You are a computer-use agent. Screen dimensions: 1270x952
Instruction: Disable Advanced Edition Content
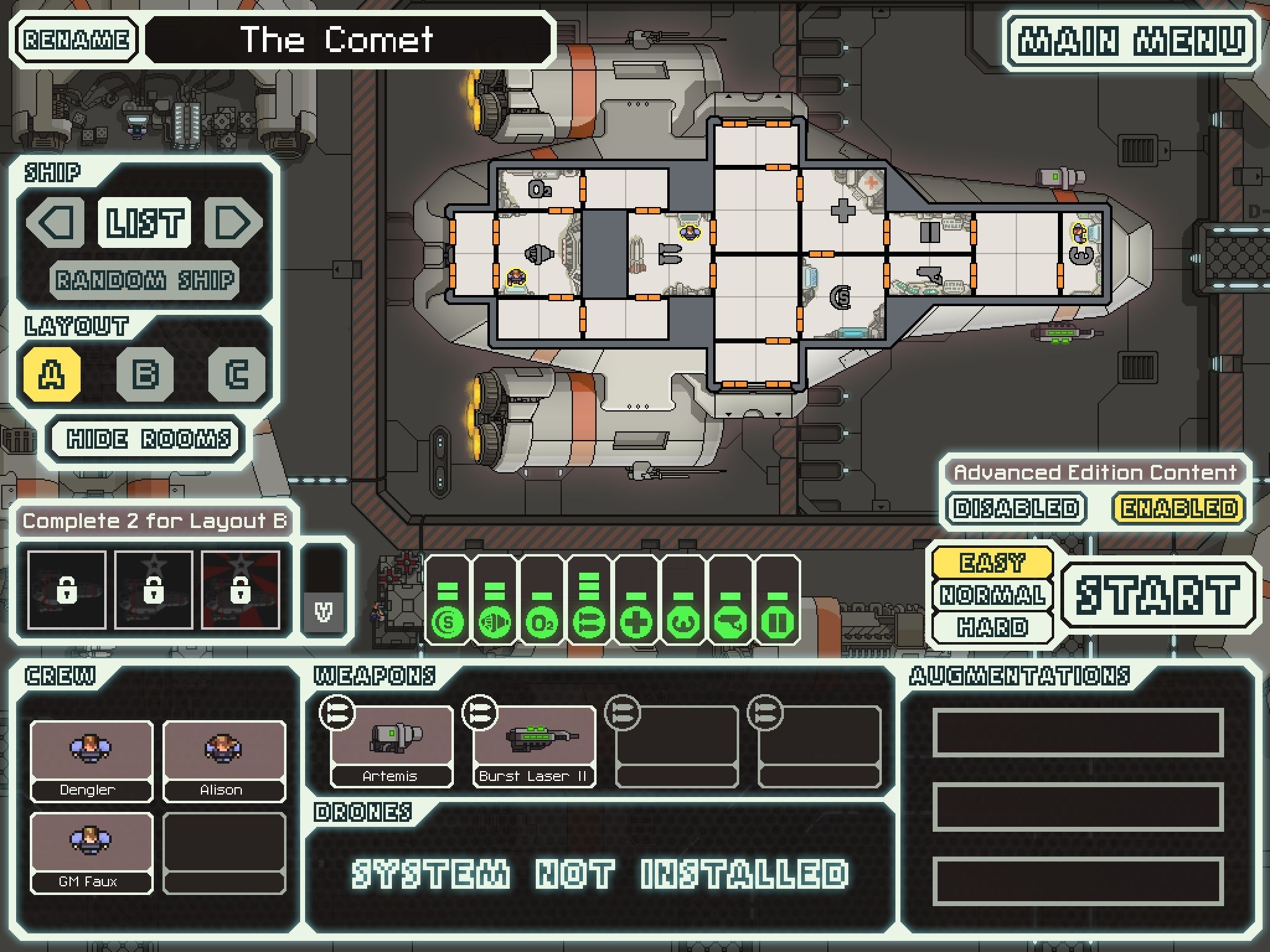point(1016,507)
